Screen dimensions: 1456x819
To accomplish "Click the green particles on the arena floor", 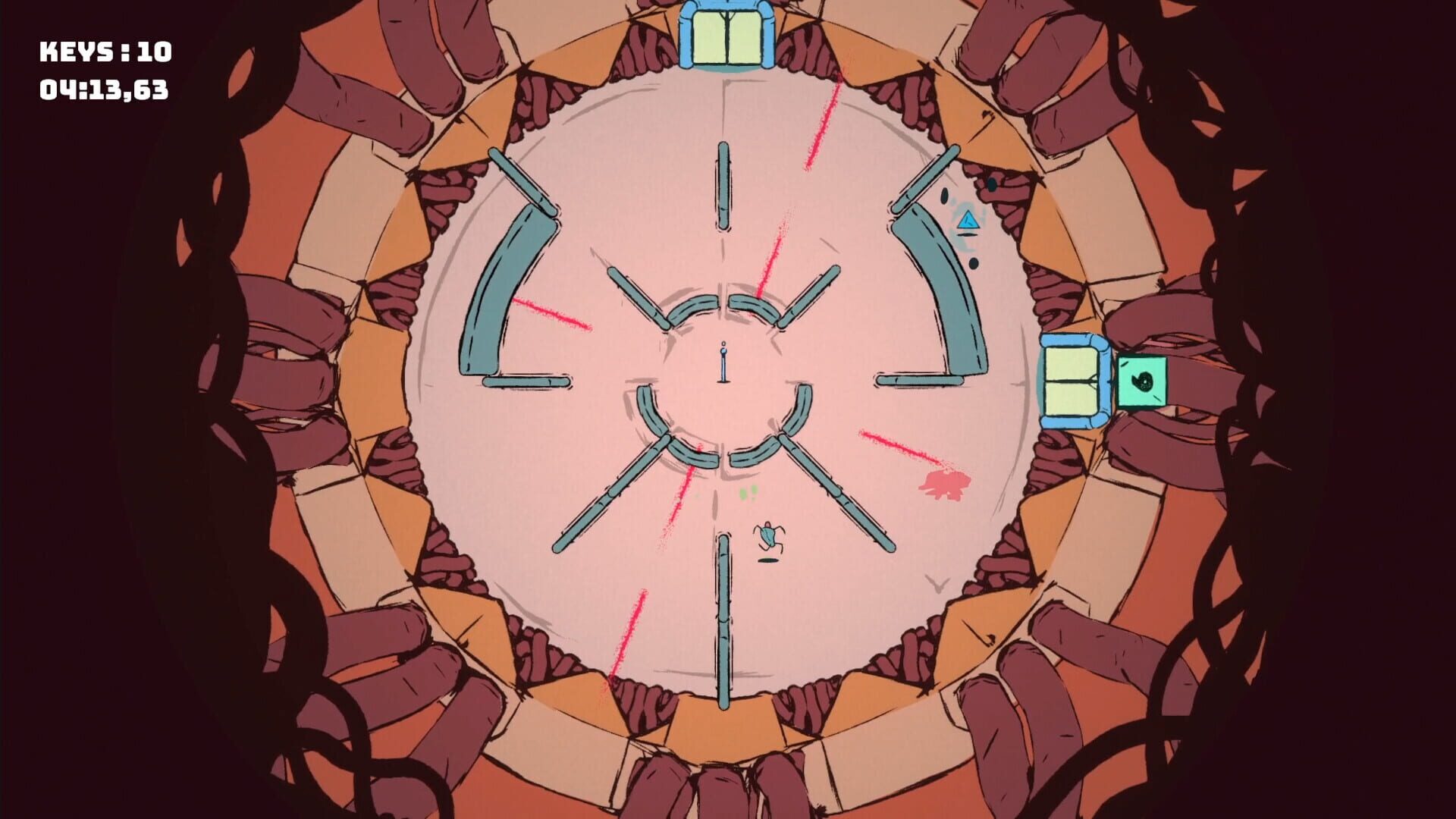I will pos(745,491).
